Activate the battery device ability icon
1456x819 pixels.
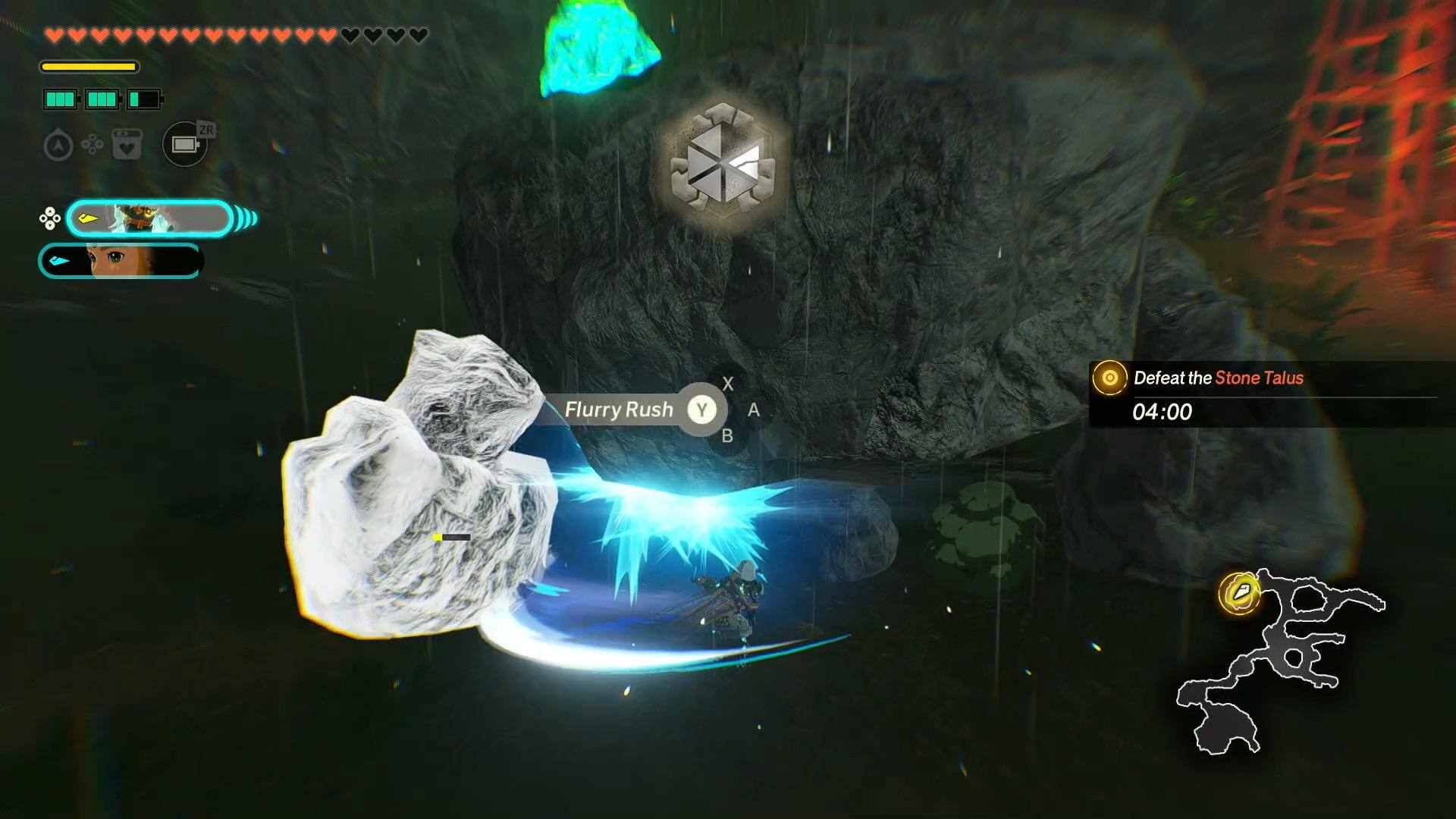pos(184,144)
